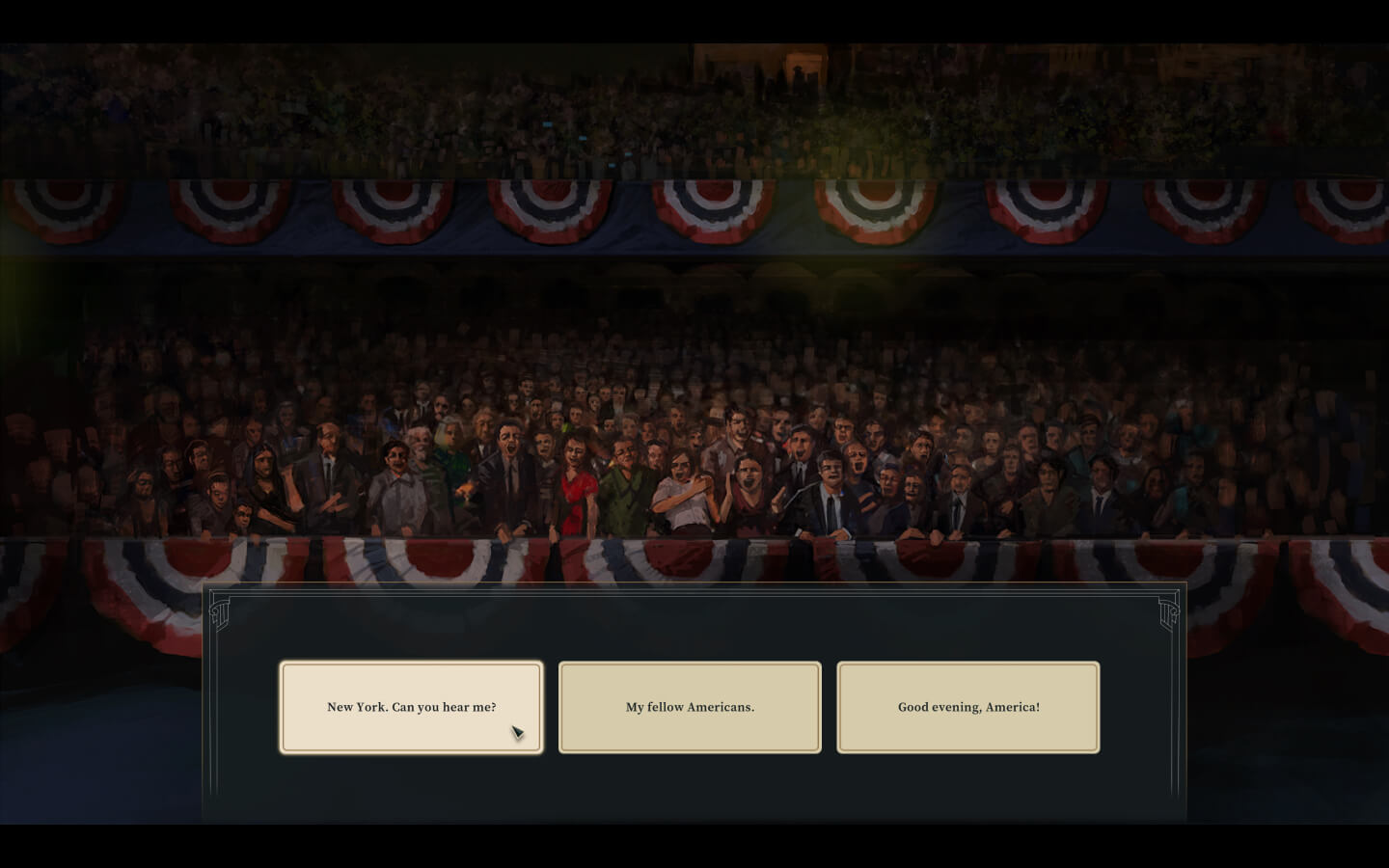Image resolution: width=1389 pixels, height=868 pixels.
Task: Pick "Good evening, America!" as the opening line
Action: (x=968, y=707)
